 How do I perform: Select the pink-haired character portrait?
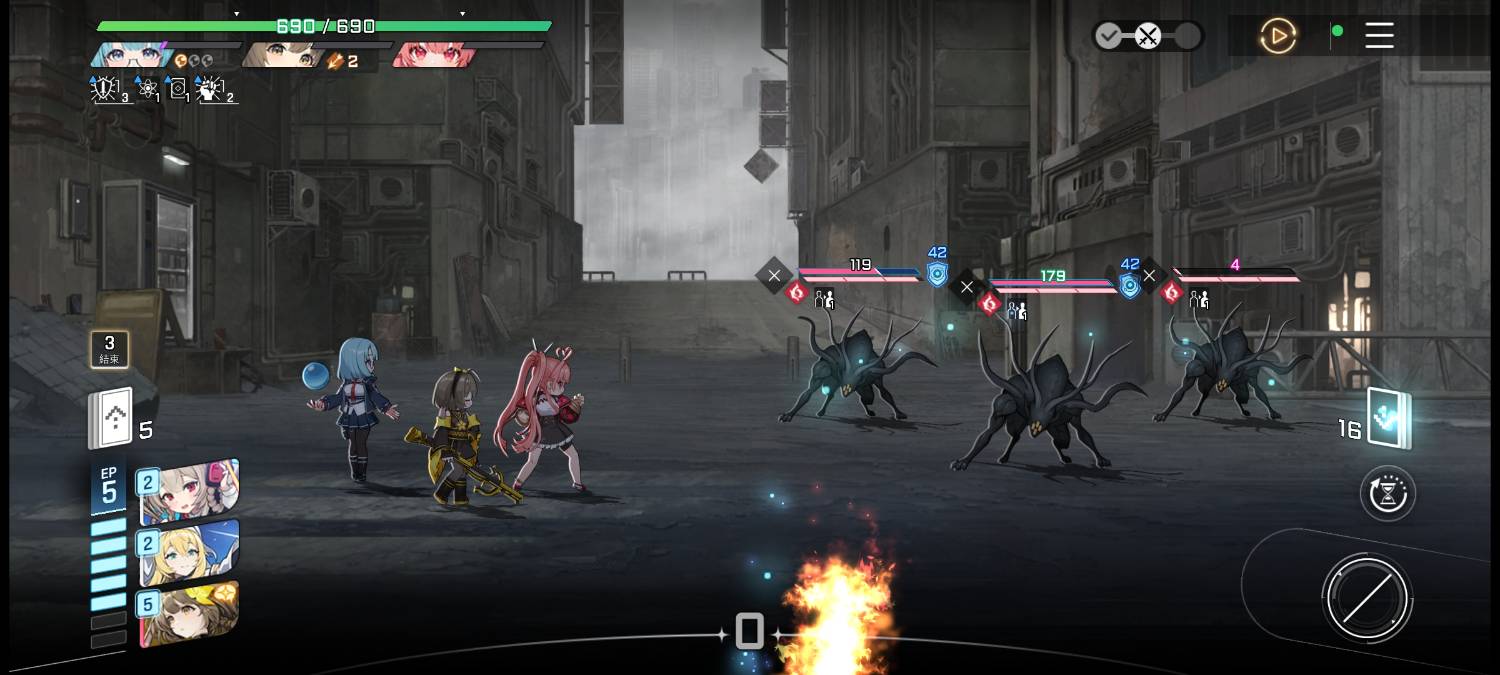click(x=432, y=54)
